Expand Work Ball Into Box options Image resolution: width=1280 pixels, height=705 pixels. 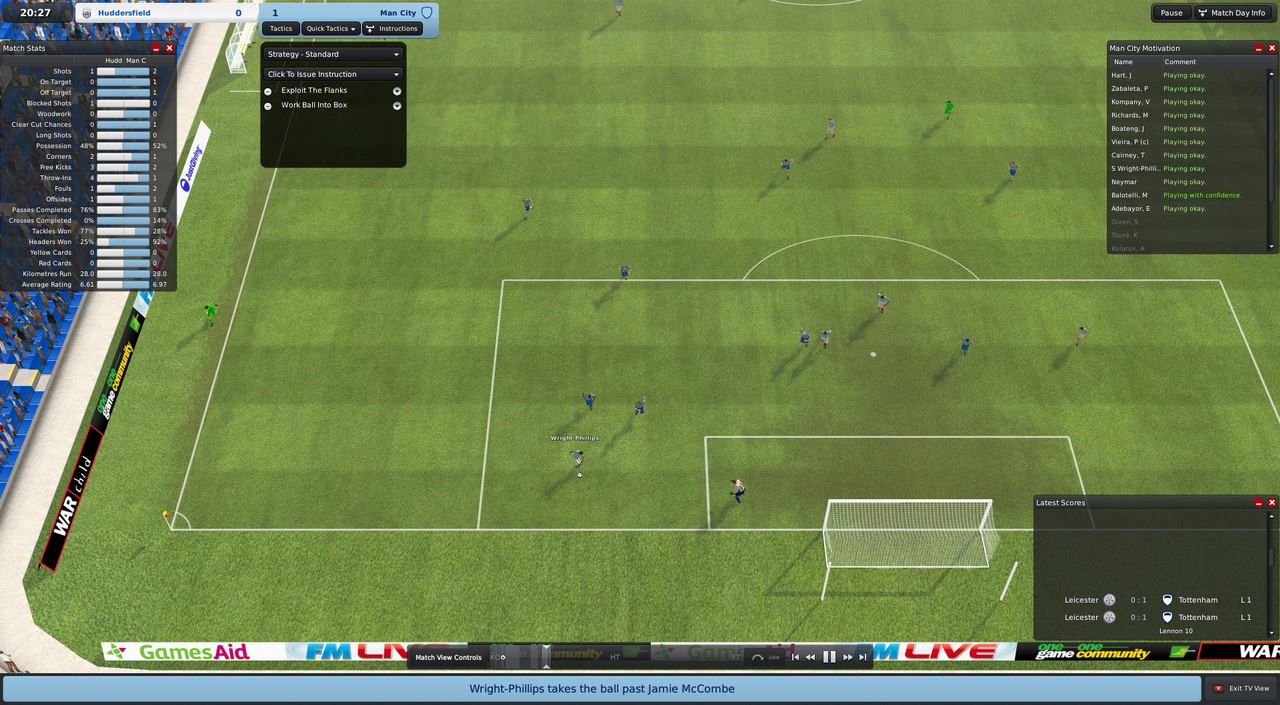point(397,105)
